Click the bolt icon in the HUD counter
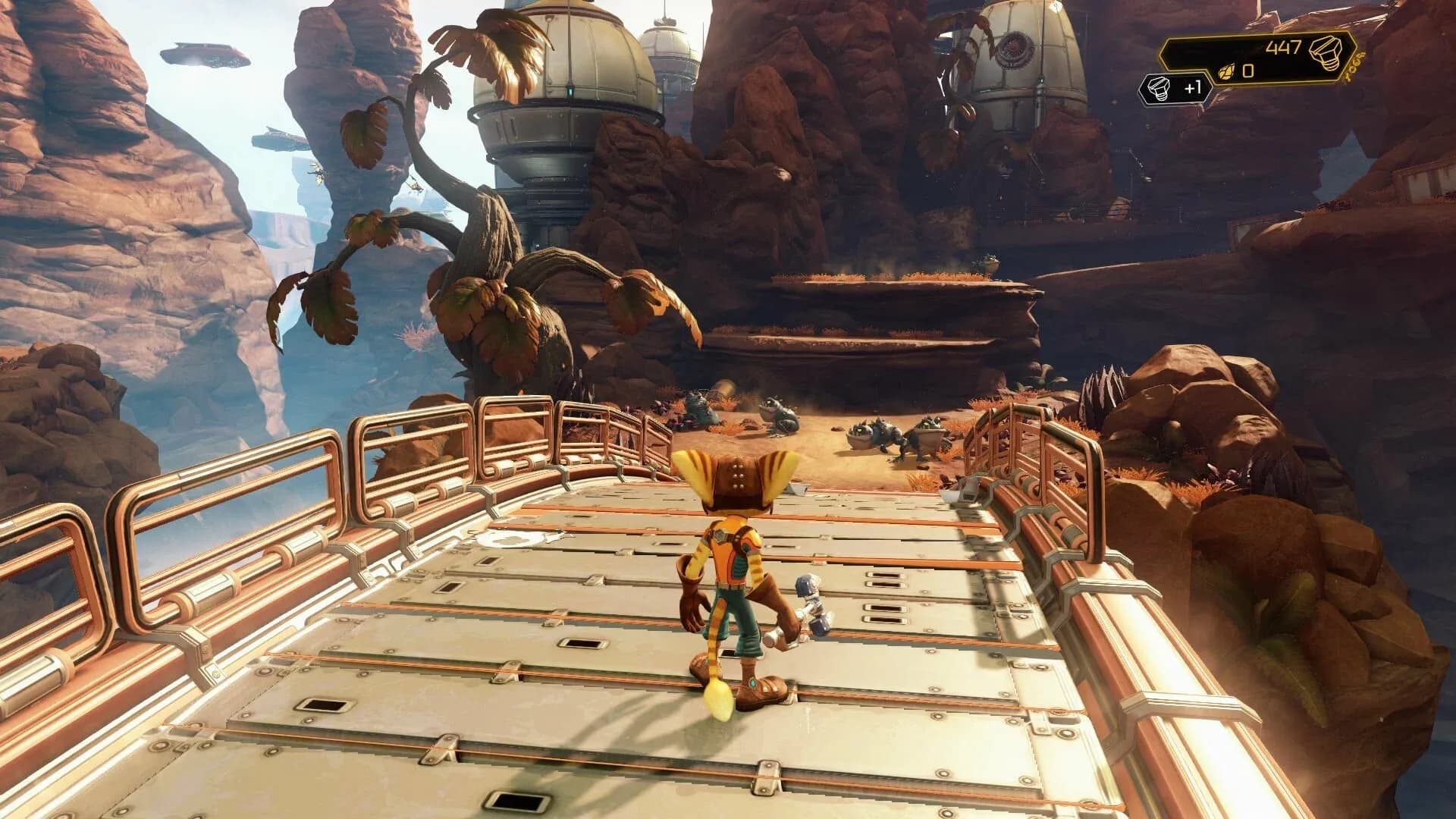The image size is (1456, 819). 1326,53
